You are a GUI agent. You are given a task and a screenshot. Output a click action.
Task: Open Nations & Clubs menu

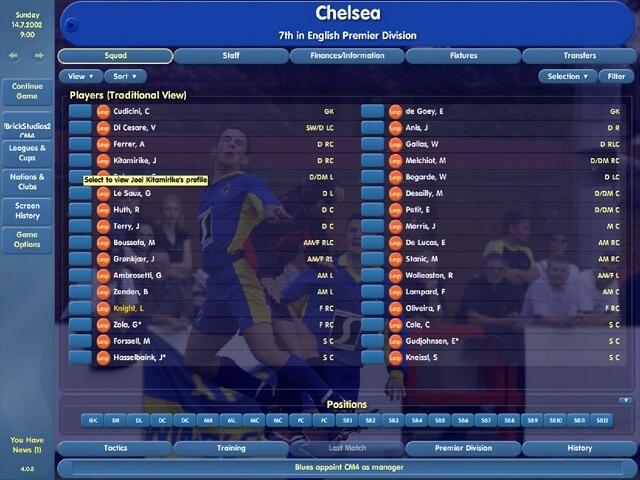pyautogui.click(x=27, y=181)
